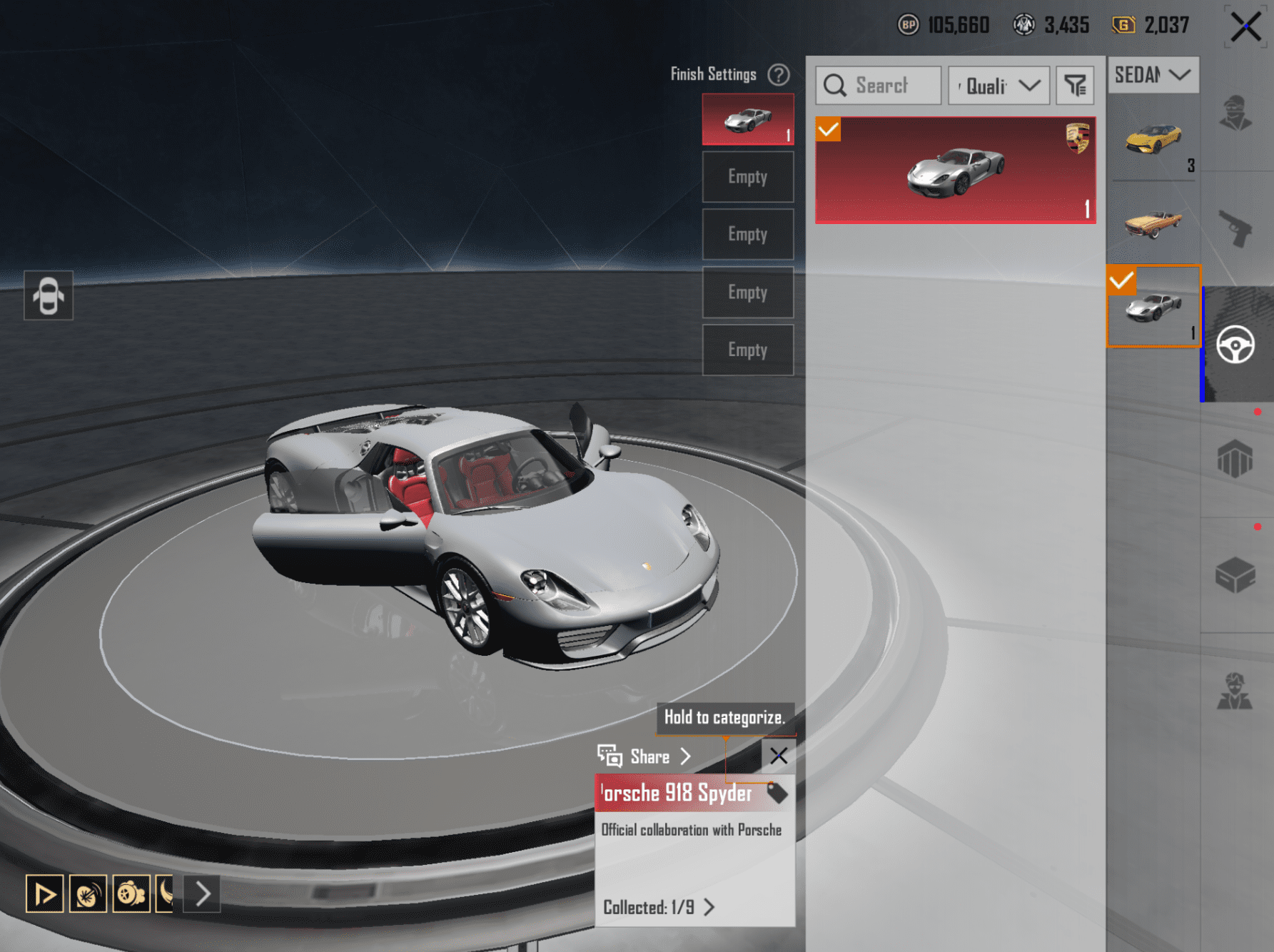Choose the orange convertible car thumbnail
The height and width of the screenshot is (952, 1274).
click(1153, 223)
